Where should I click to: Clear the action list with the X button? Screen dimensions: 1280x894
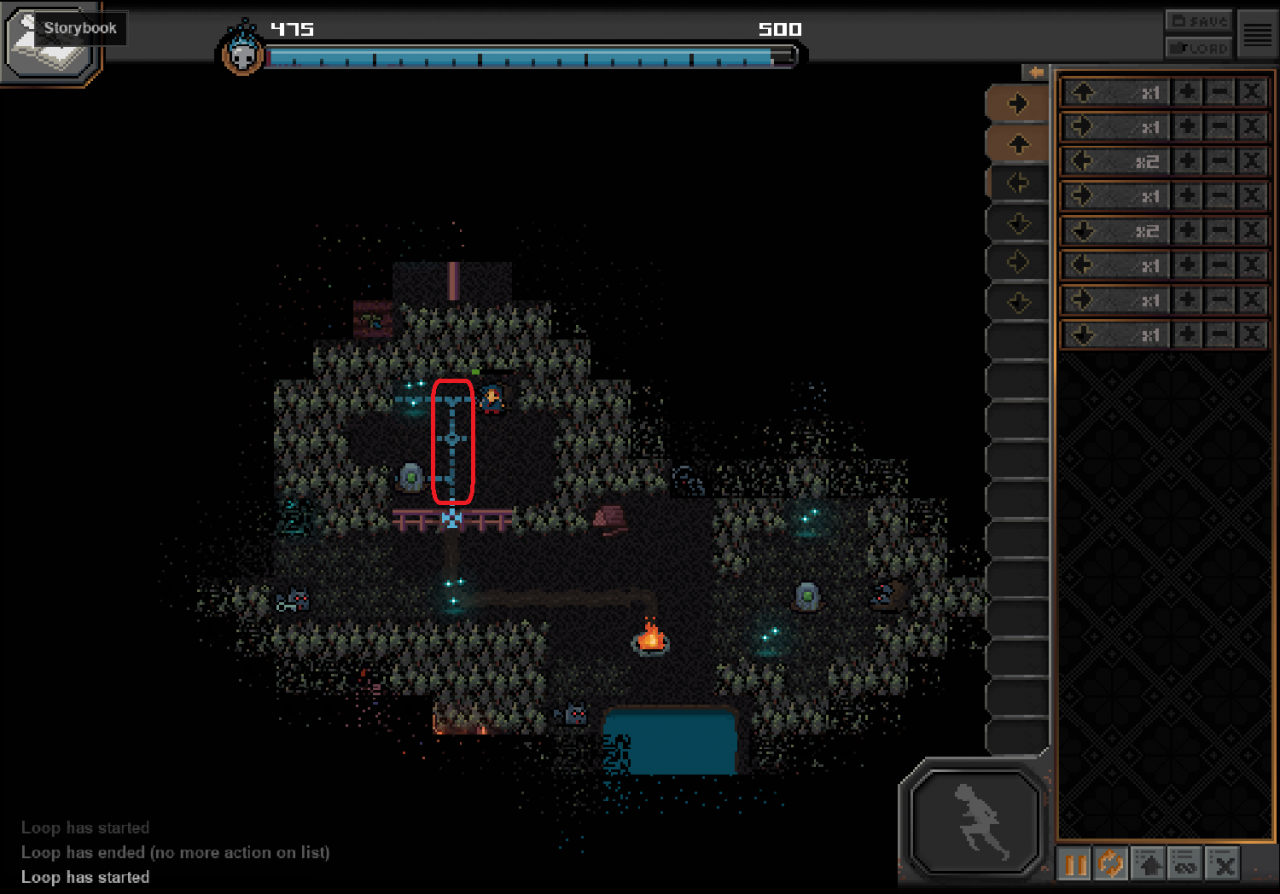1222,863
